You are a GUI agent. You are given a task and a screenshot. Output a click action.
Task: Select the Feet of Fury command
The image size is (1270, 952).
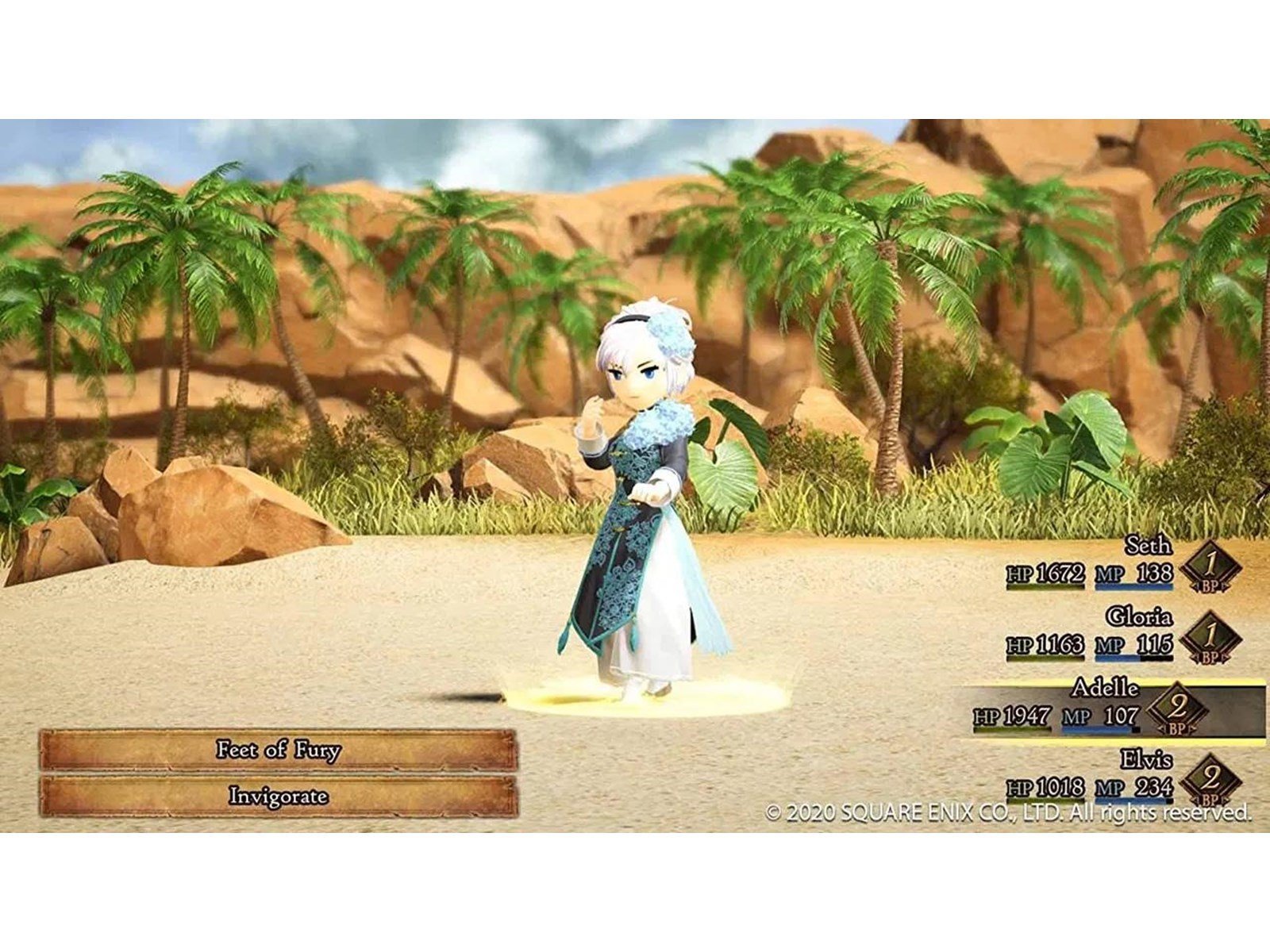pos(278,750)
